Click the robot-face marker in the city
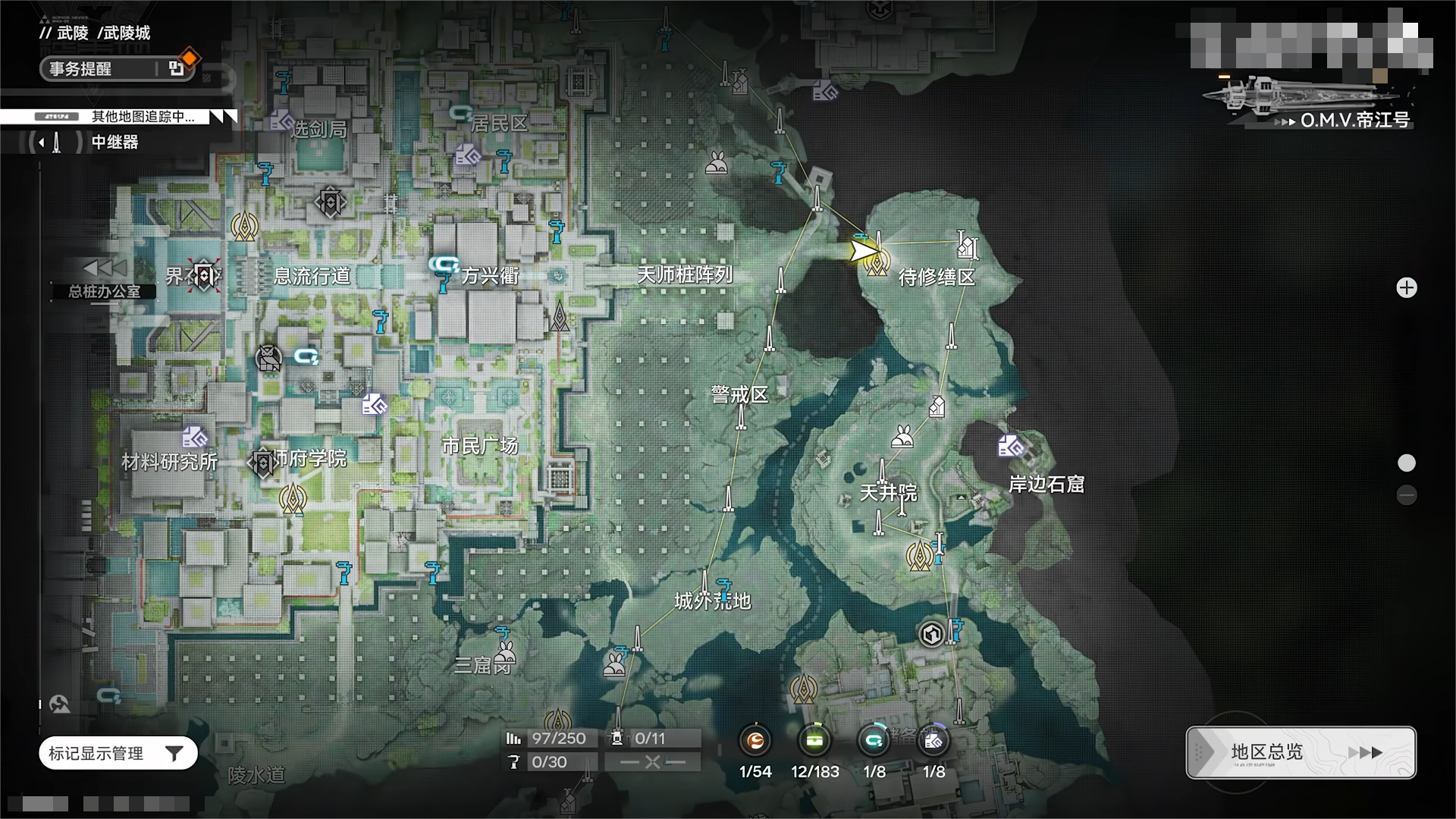The width and height of the screenshot is (1456, 819). [268, 357]
